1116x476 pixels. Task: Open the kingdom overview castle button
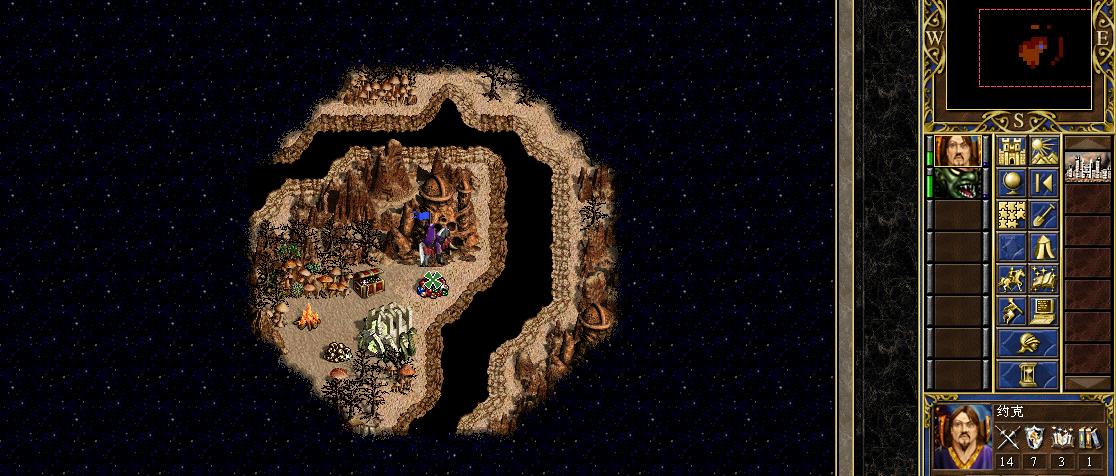pos(1011,153)
